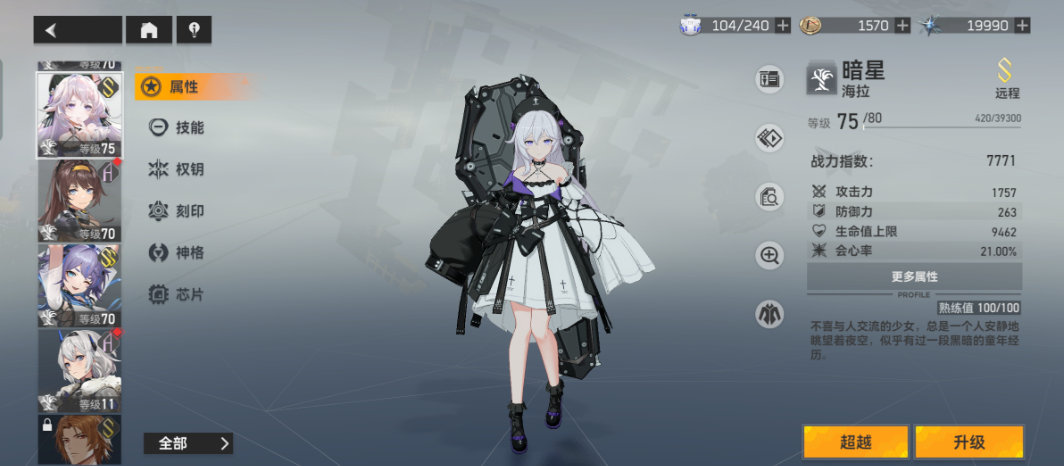Choose the brown-haired level 70 character portrait

[79, 200]
